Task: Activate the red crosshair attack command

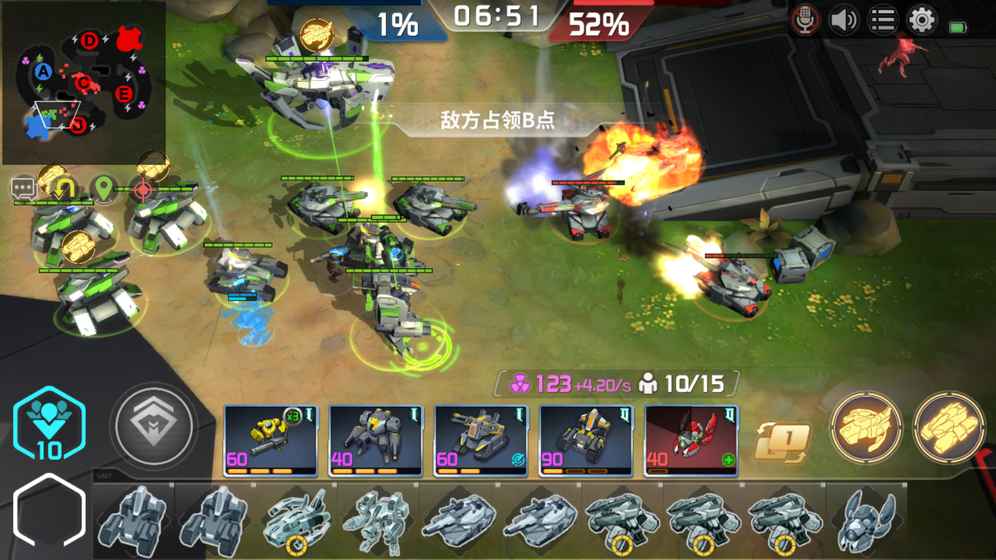Action: (143, 188)
